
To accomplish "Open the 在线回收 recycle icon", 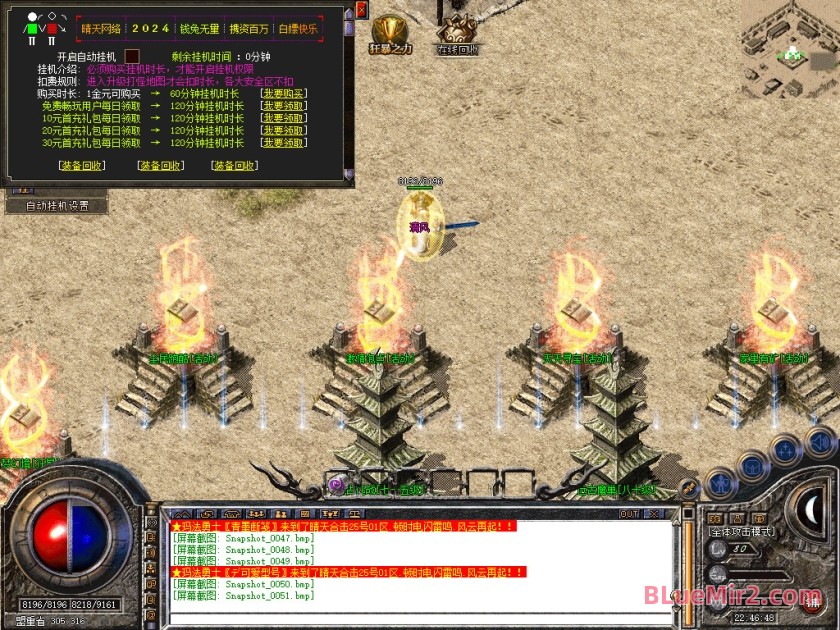I will pos(457,33).
